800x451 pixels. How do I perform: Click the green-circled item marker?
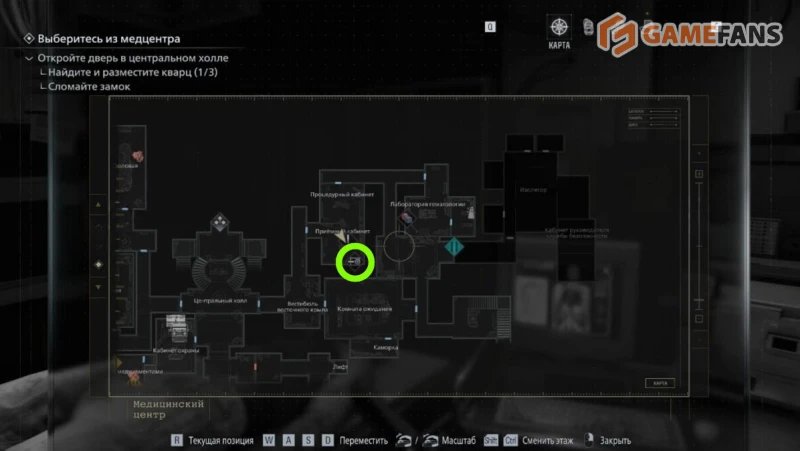pos(354,262)
